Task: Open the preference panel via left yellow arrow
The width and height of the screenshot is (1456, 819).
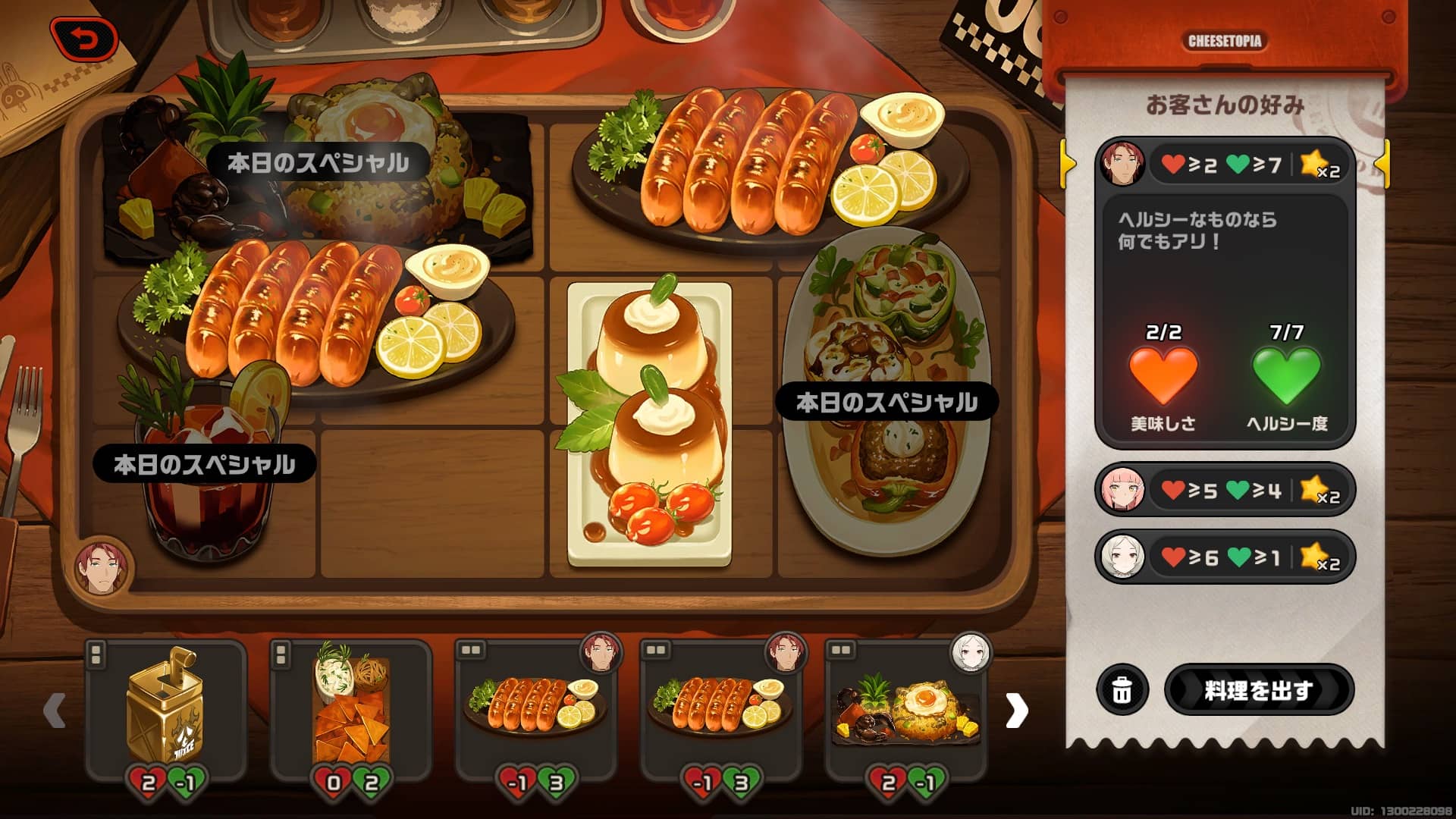Action: (1067, 163)
